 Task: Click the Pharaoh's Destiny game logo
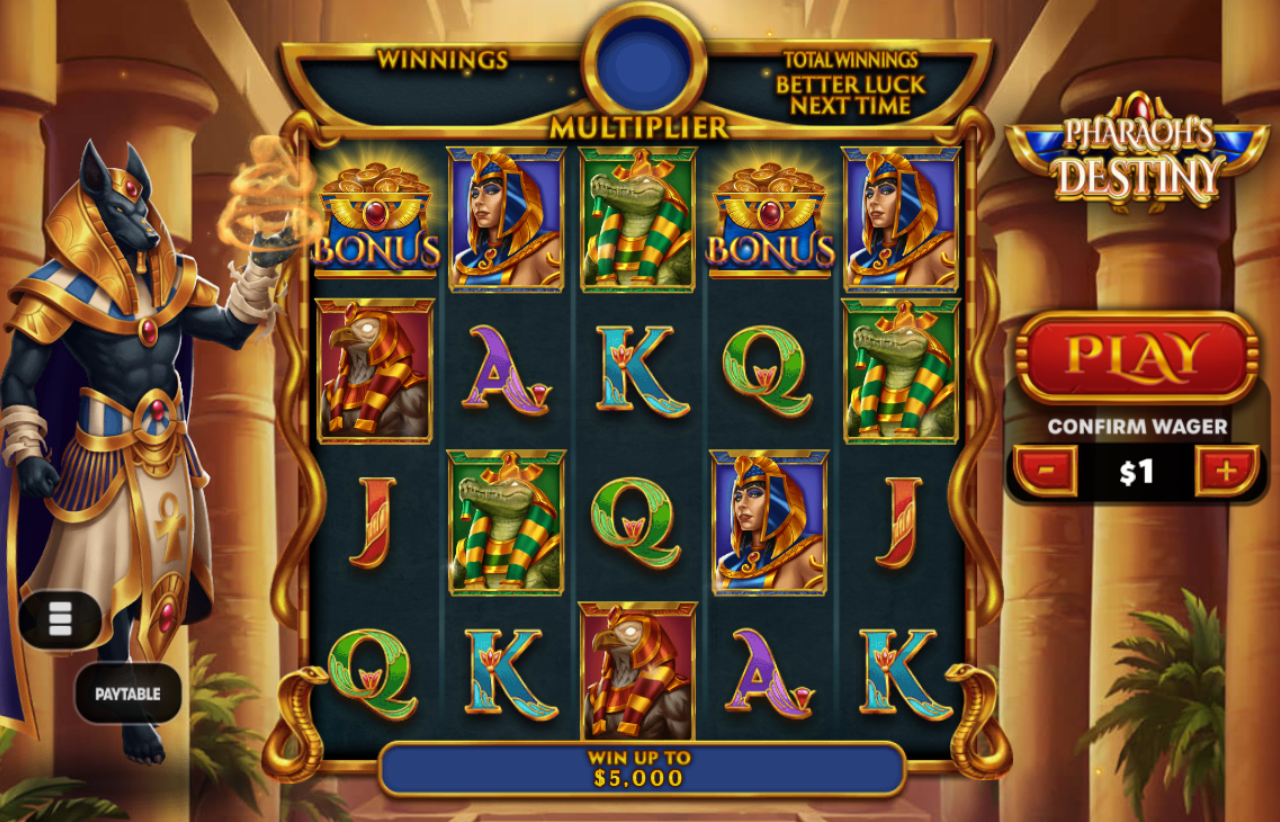(x=1140, y=150)
